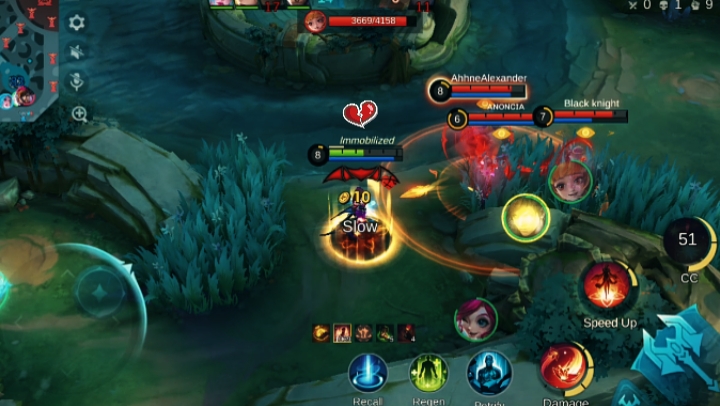The image size is (720, 406).
Task: Use the green Regen ability
Action: [428, 373]
